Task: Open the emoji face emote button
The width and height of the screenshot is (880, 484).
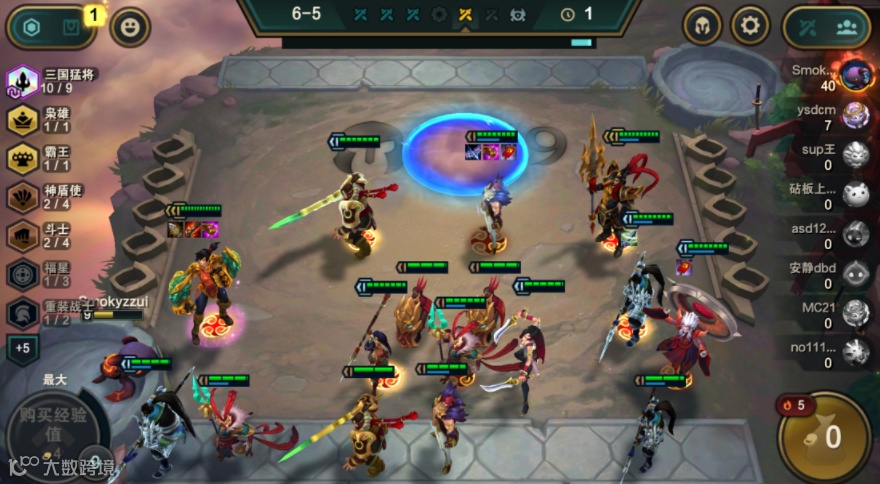Action: point(129,26)
